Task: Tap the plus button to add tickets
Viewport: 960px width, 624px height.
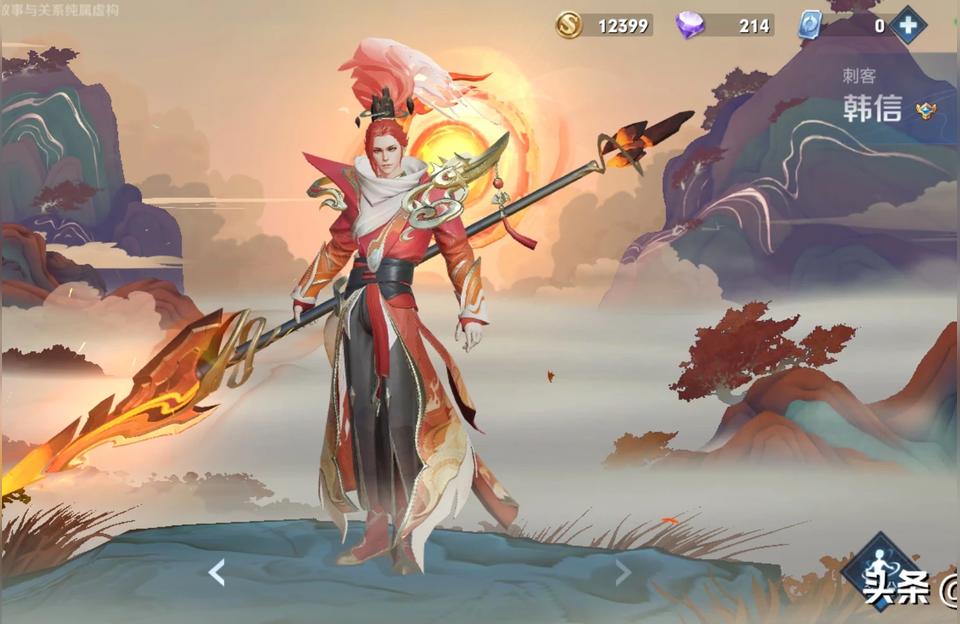Action: tap(908, 25)
